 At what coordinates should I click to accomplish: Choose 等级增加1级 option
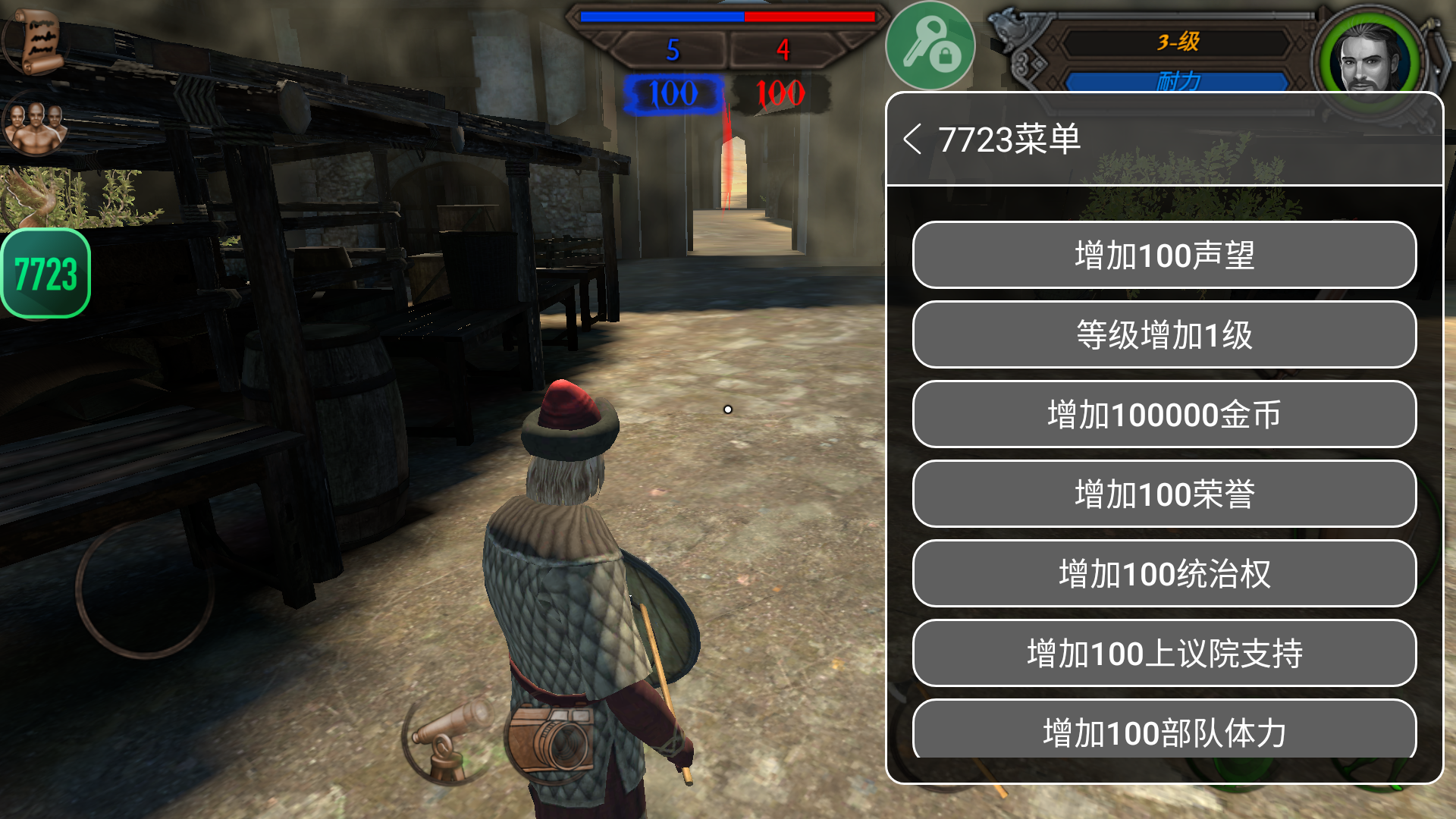(x=1164, y=335)
